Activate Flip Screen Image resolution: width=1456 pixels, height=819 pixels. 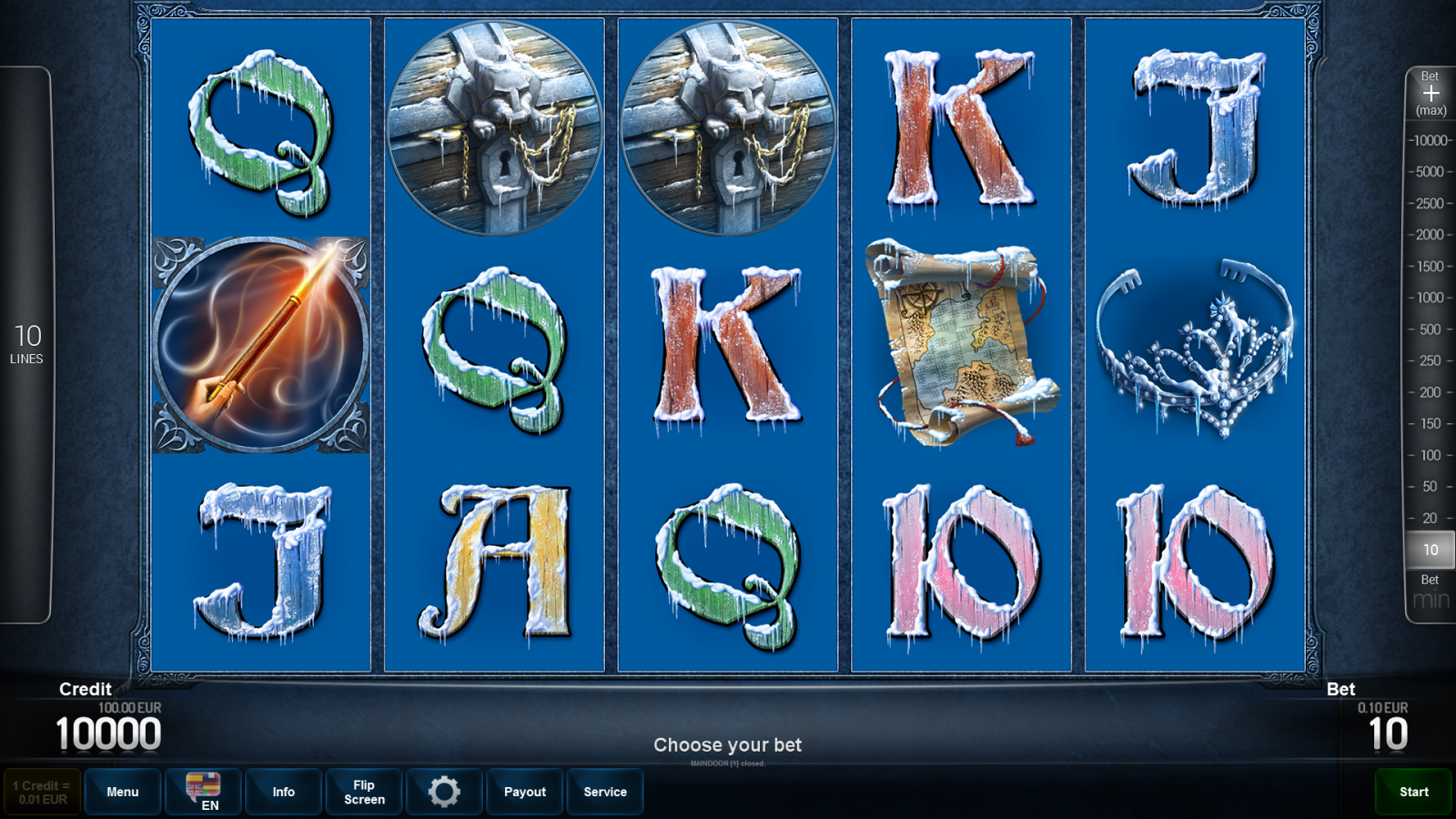[x=363, y=792]
